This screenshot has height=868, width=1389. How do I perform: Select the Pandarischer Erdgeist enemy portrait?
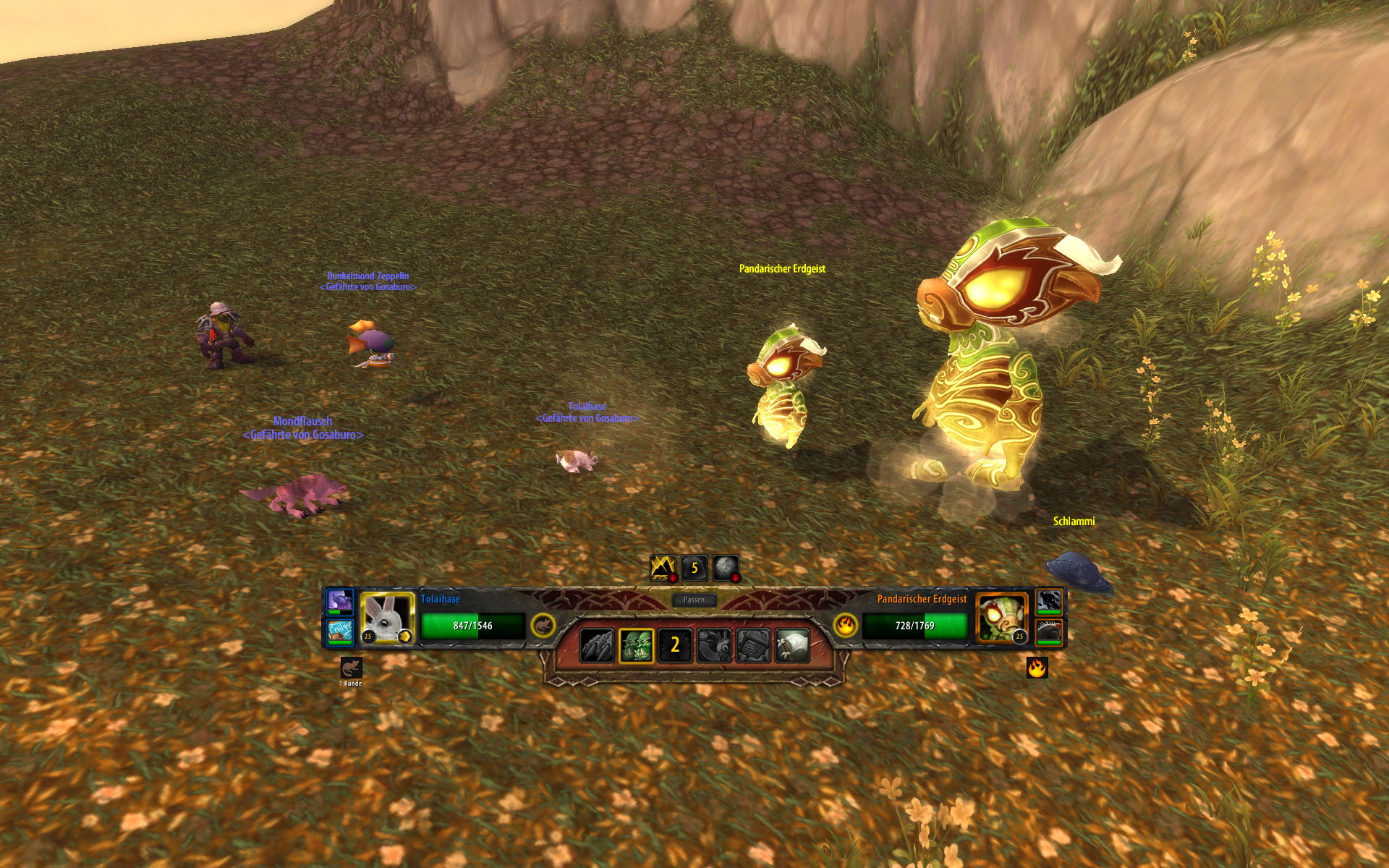[x=1001, y=618]
